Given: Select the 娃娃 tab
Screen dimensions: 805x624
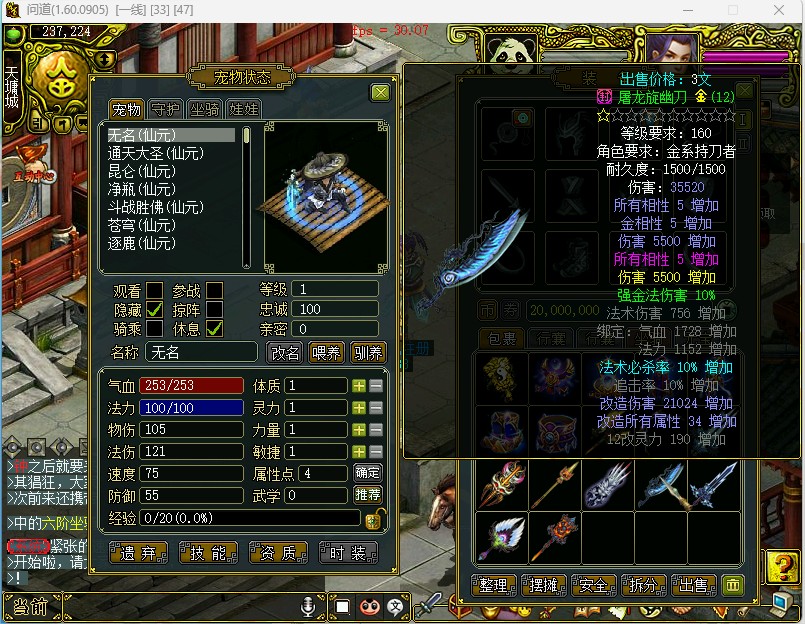Looking at the screenshot, I should pyautogui.click(x=244, y=110).
